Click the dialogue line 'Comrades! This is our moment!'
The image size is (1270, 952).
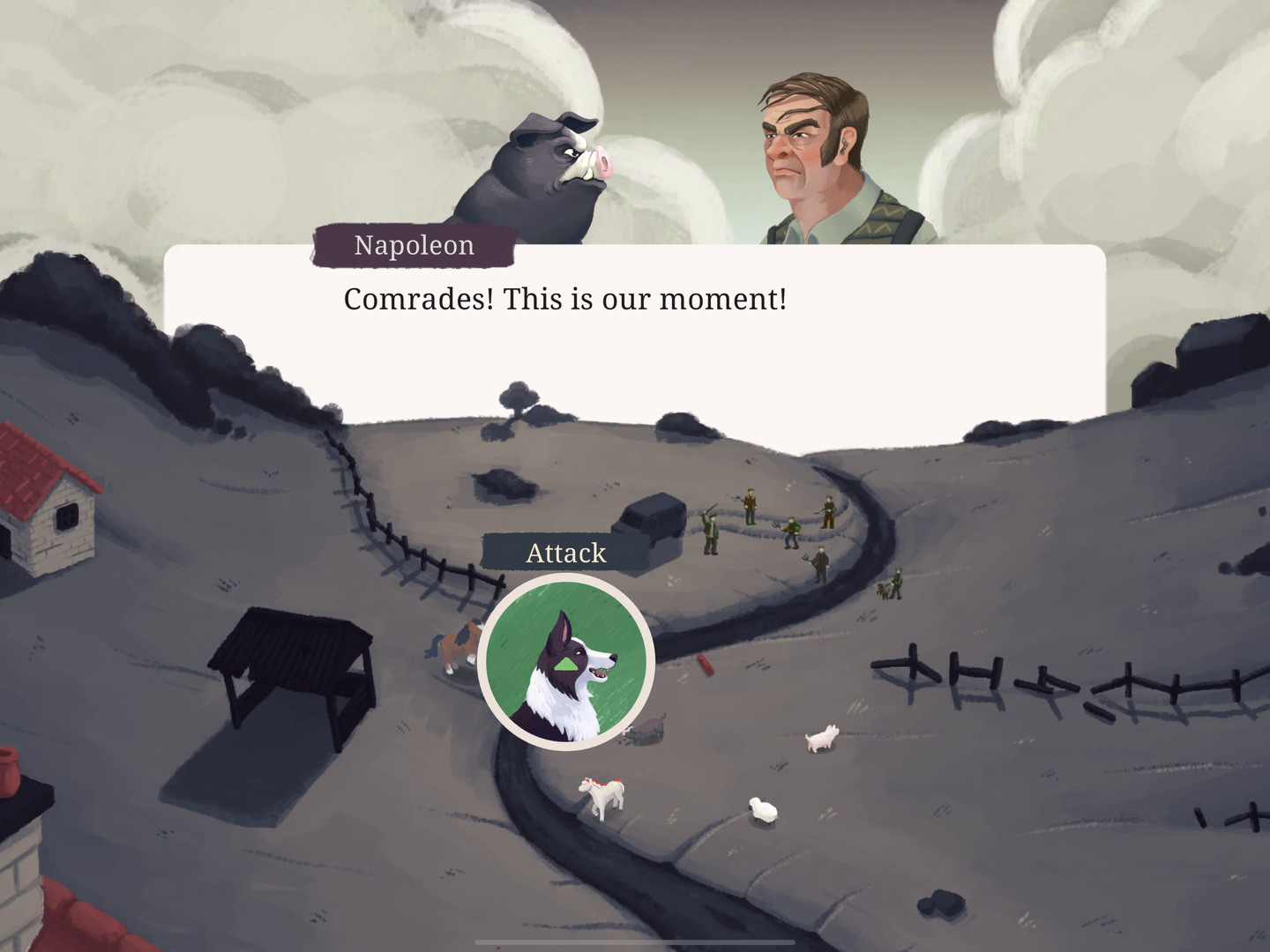coord(565,299)
